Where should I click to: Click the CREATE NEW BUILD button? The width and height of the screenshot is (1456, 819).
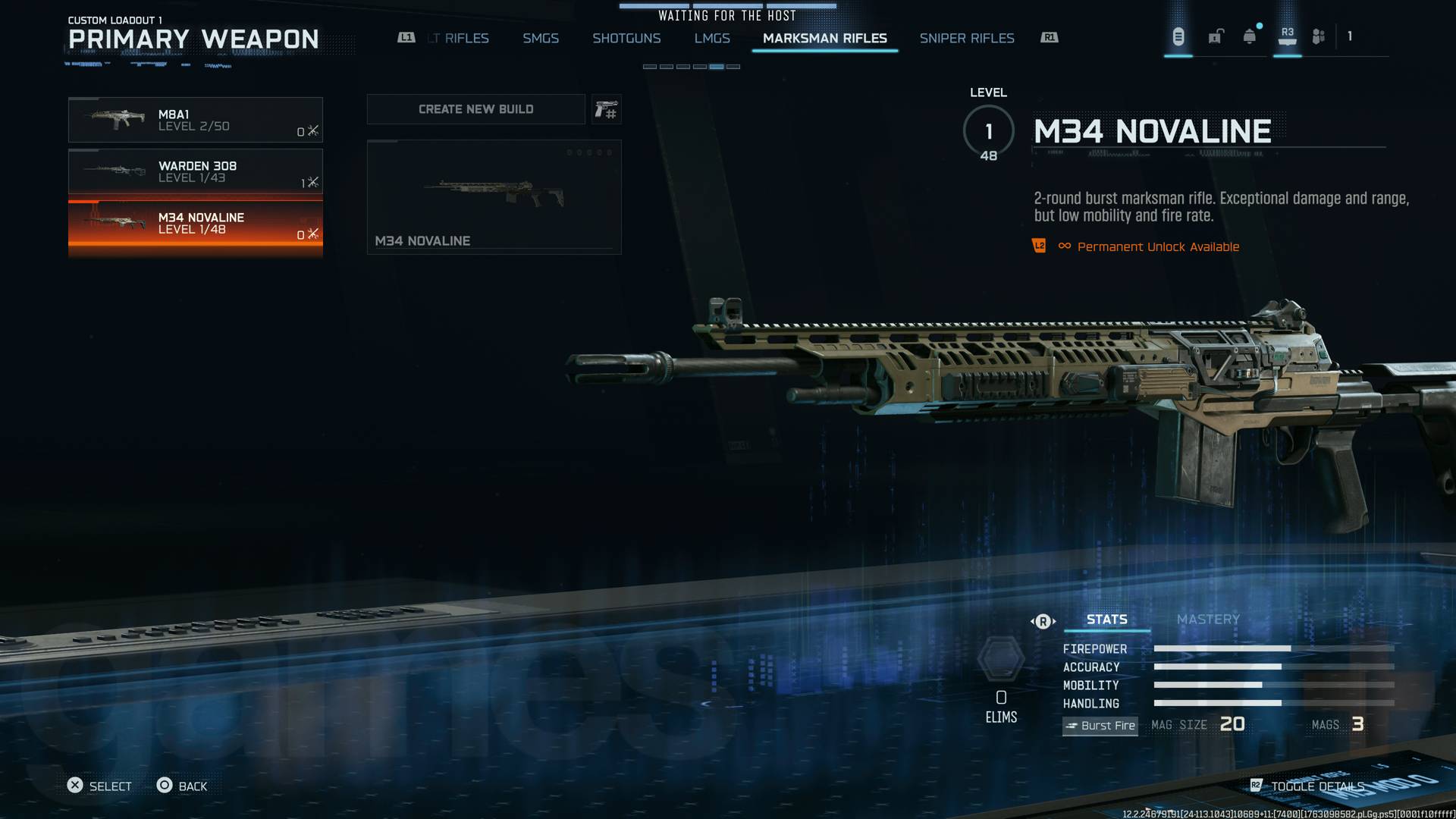tap(475, 108)
